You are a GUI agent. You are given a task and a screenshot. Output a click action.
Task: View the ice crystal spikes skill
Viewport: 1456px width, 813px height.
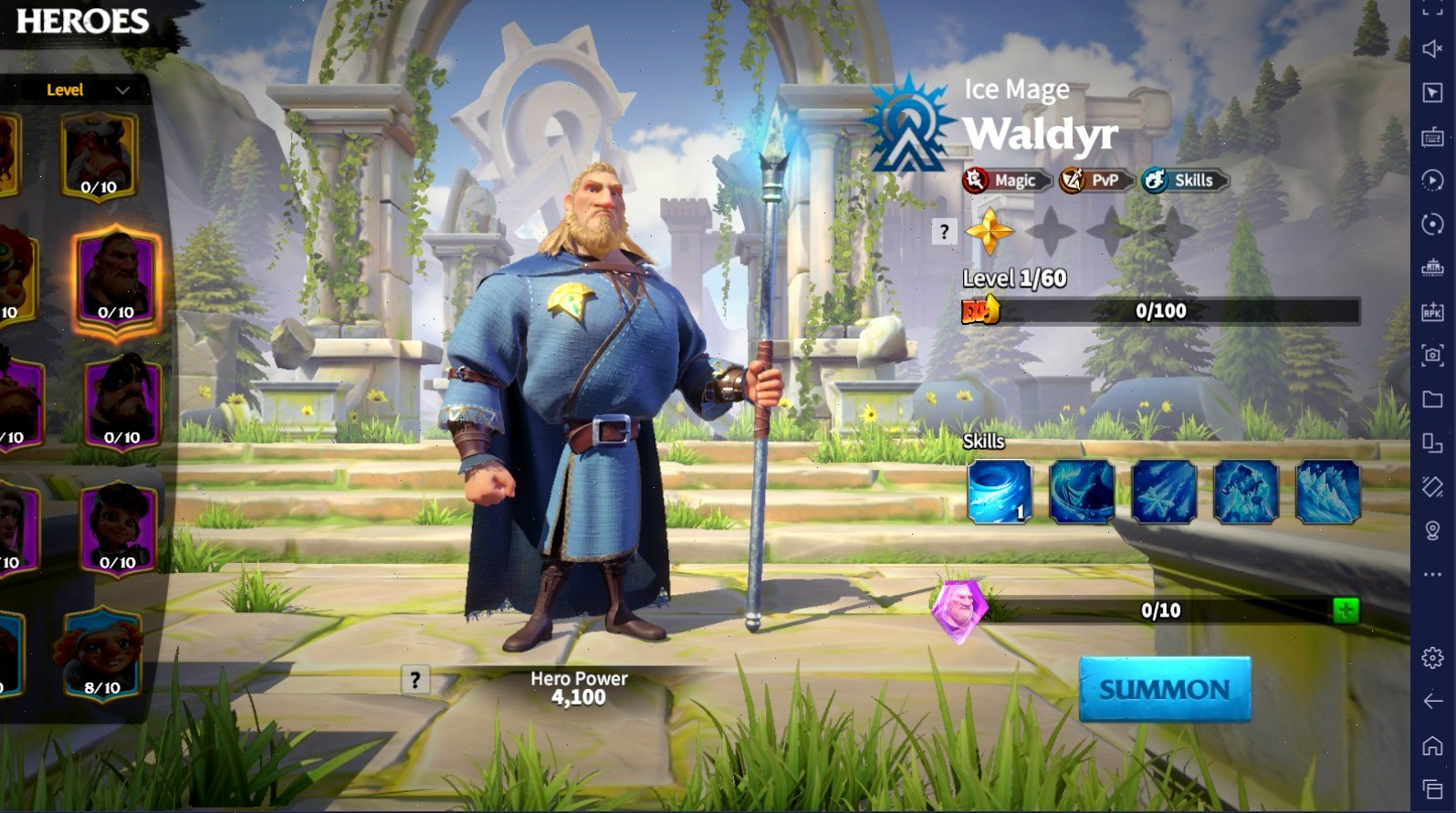point(1327,493)
